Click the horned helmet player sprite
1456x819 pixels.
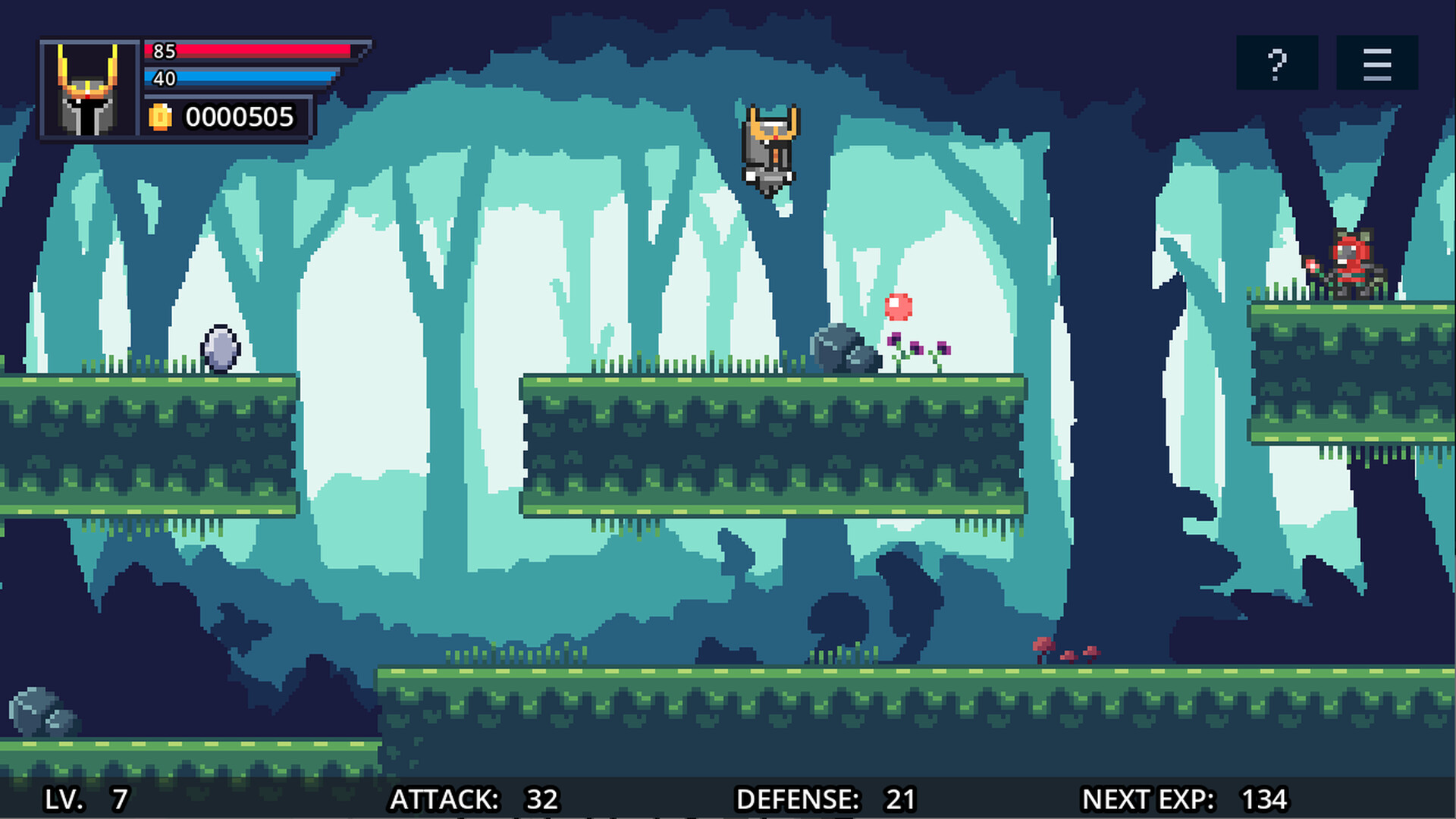770,148
